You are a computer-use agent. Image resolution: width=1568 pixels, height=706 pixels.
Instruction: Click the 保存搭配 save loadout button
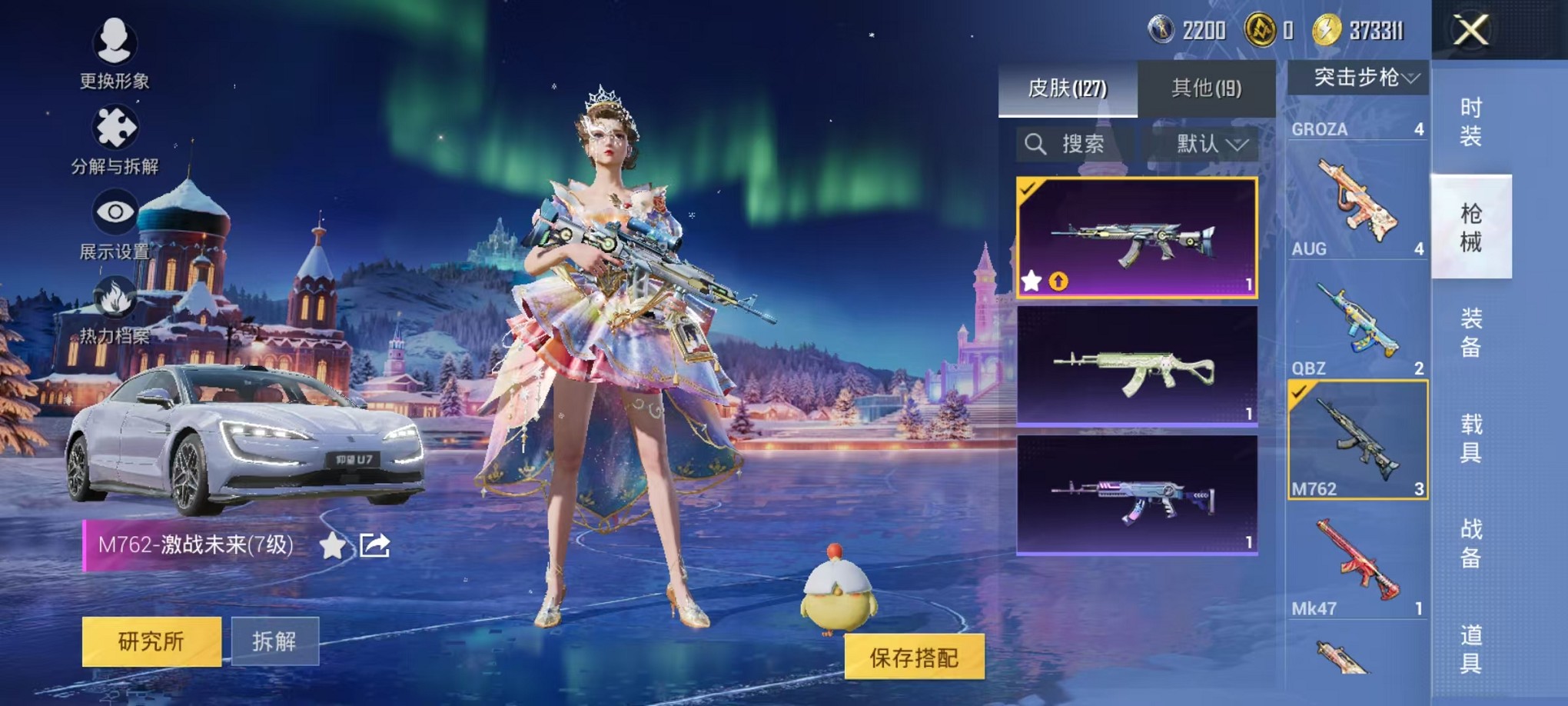pyautogui.click(x=914, y=657)
